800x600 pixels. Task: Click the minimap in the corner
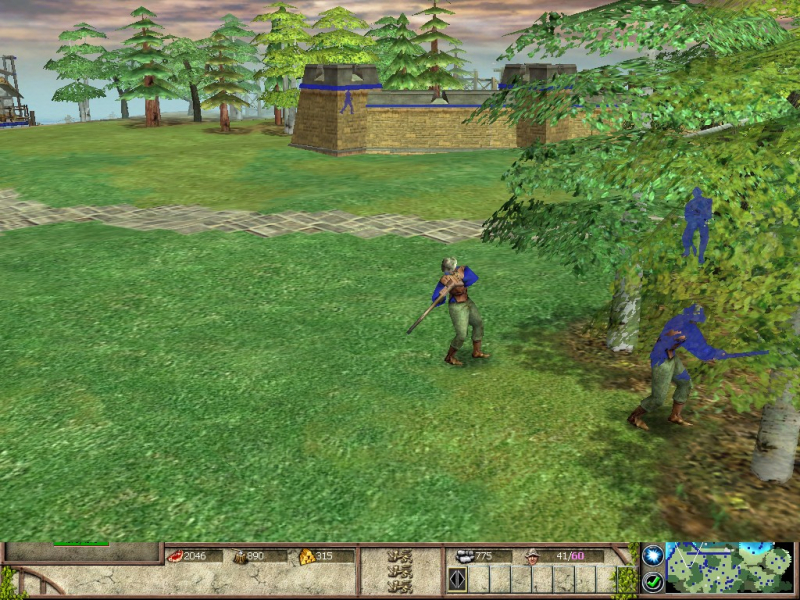730,569
